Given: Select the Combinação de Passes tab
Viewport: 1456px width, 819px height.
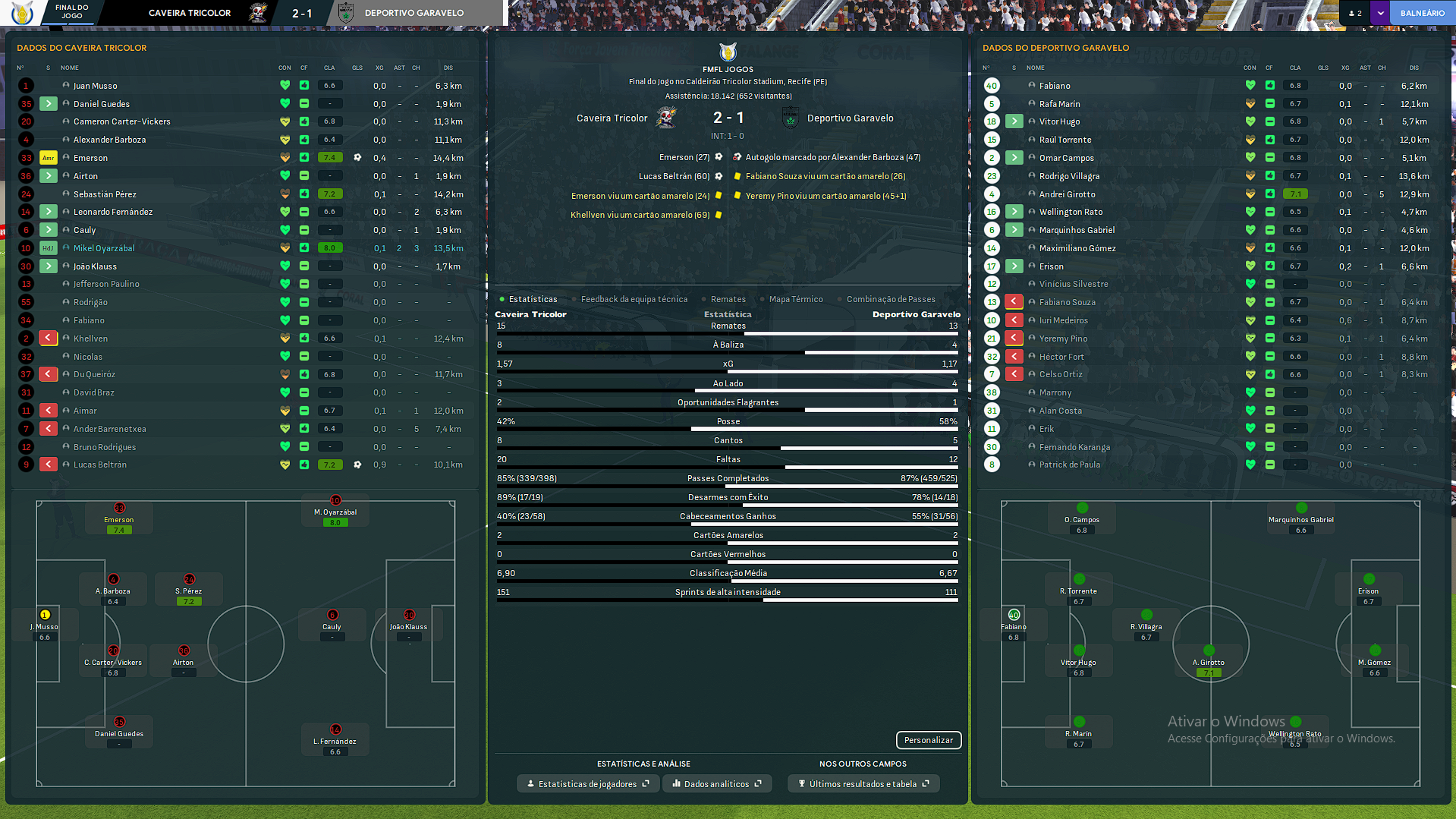Looking at the screenshot, I should (x=890, y=299).
